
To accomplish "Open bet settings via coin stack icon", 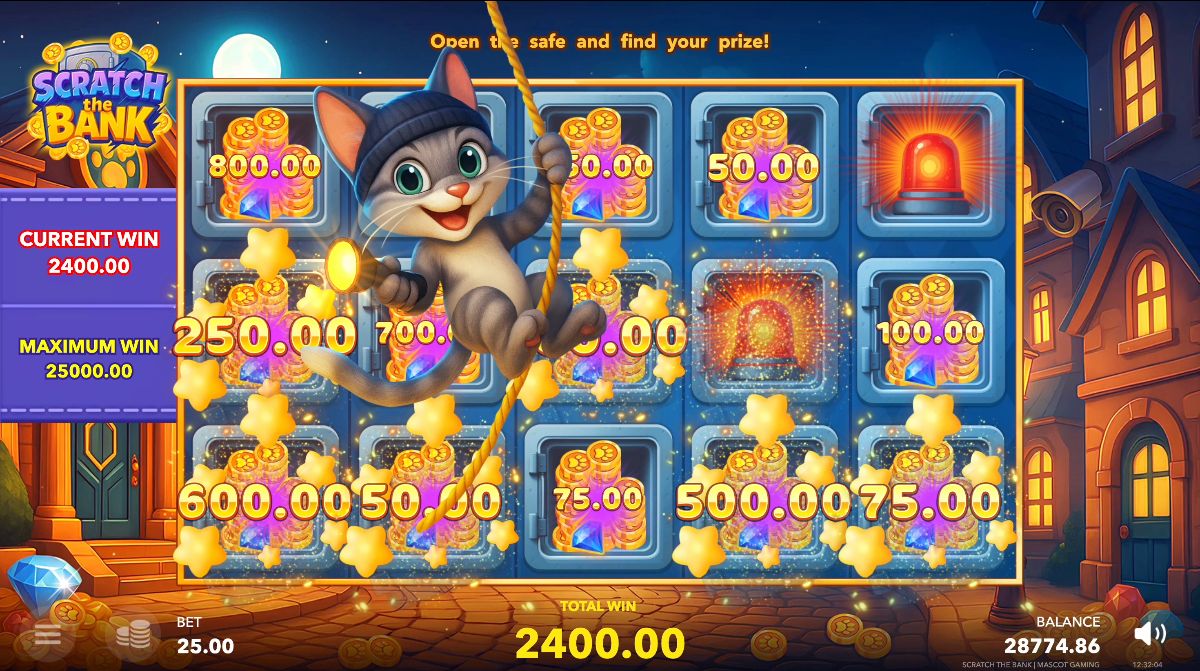I will pos(132,634).
